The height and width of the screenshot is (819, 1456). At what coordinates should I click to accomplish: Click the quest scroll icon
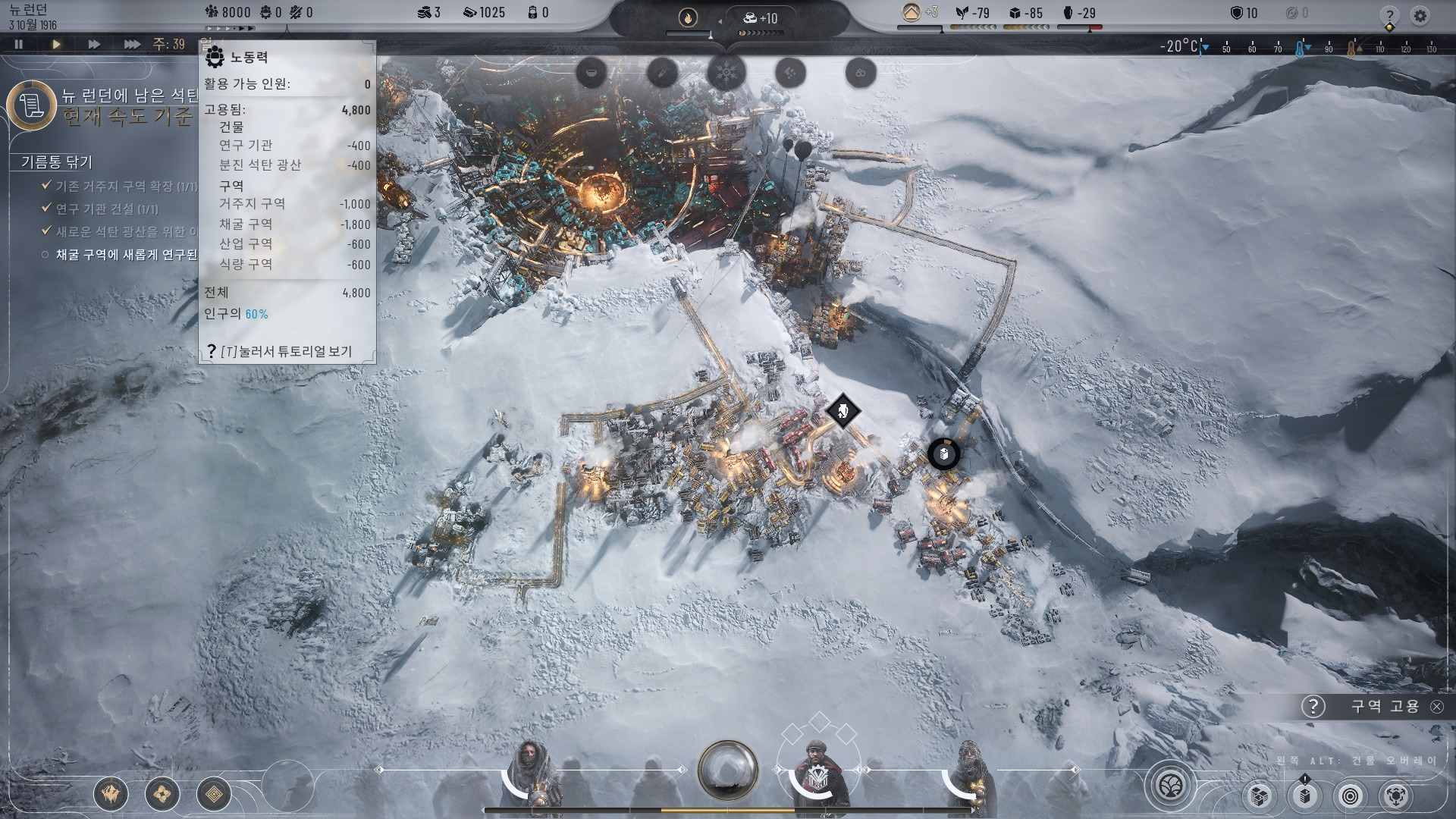click(x=32, y=105)
